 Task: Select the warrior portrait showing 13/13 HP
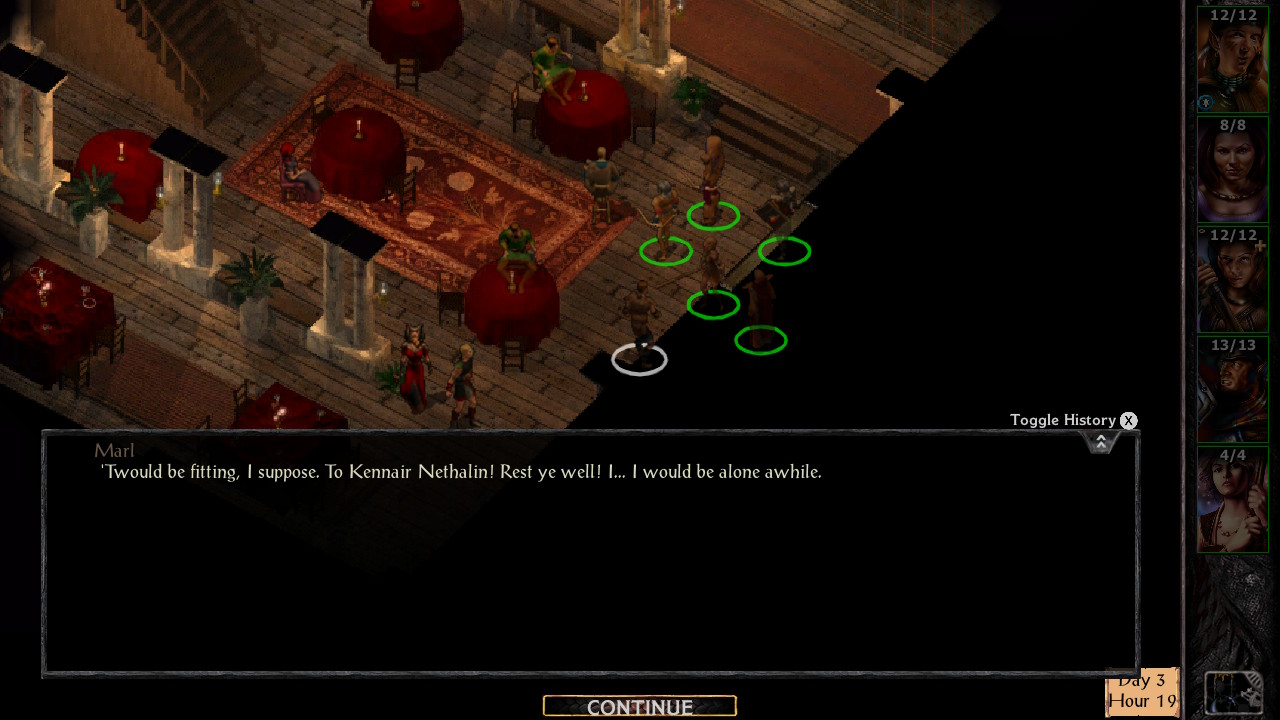[x=1232, y=388]
